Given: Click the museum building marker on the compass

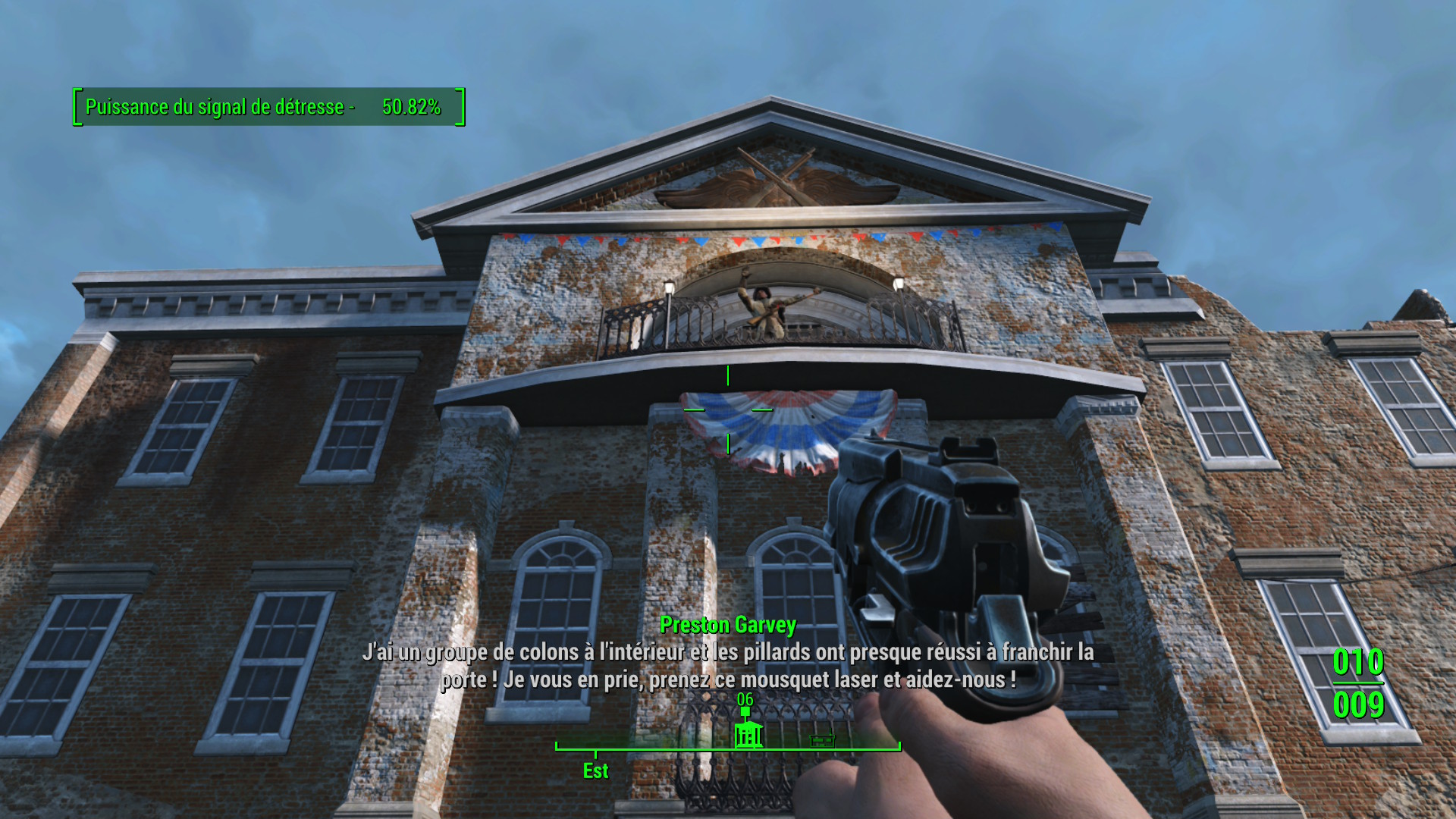Looking at the screenshot, I should pos(748,735).
